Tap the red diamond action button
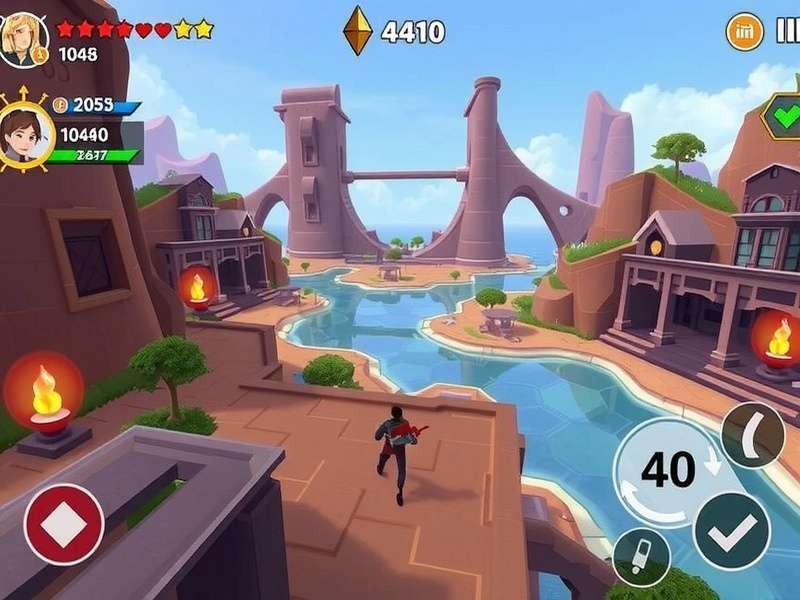Viewport: 800px width, 600px height. pos(64,523)
